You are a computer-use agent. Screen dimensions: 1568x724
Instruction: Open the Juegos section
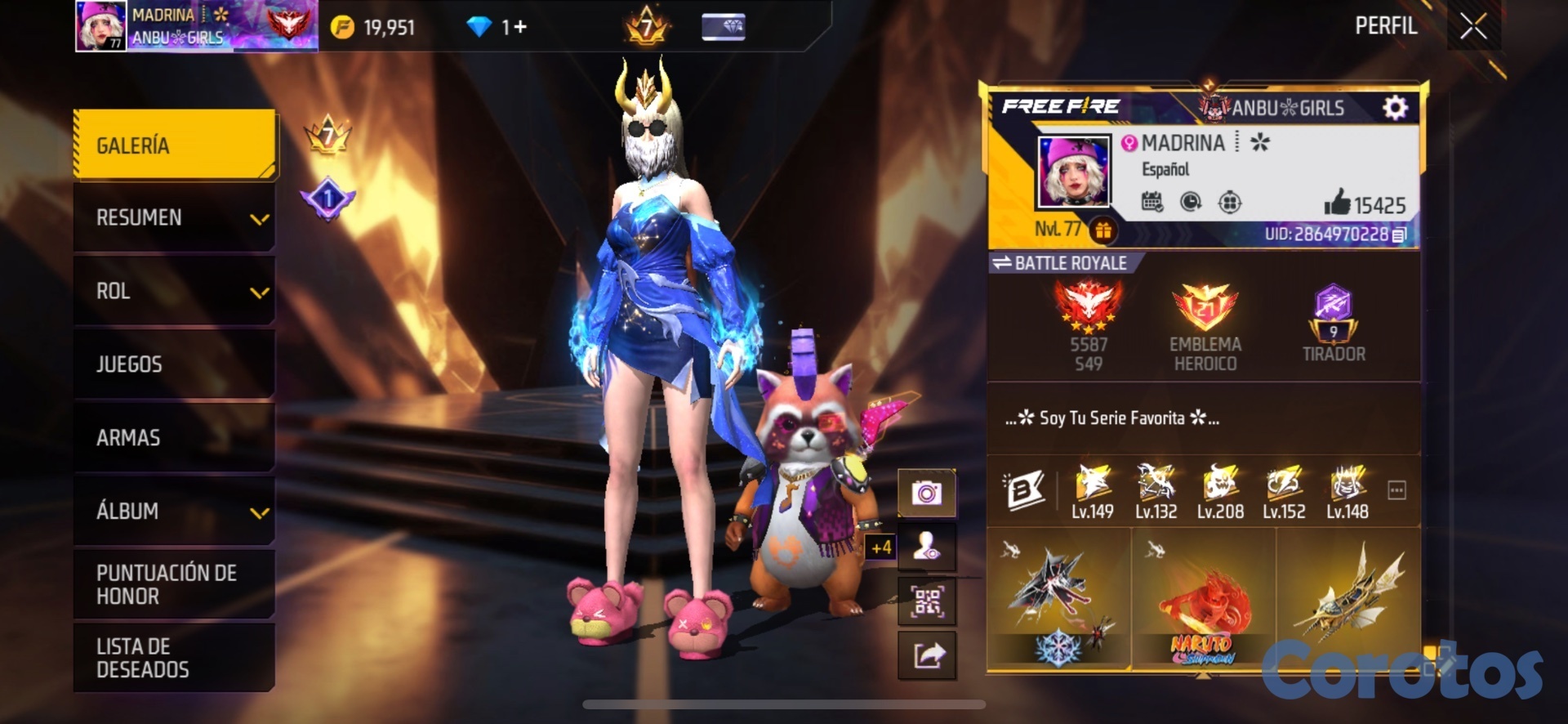pyautogui.click(x=175, y=364)
